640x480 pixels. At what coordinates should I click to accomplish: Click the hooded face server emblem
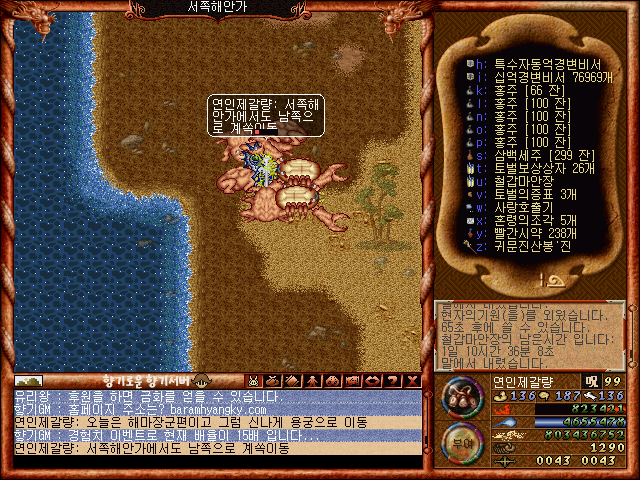[x=201, y=380]
